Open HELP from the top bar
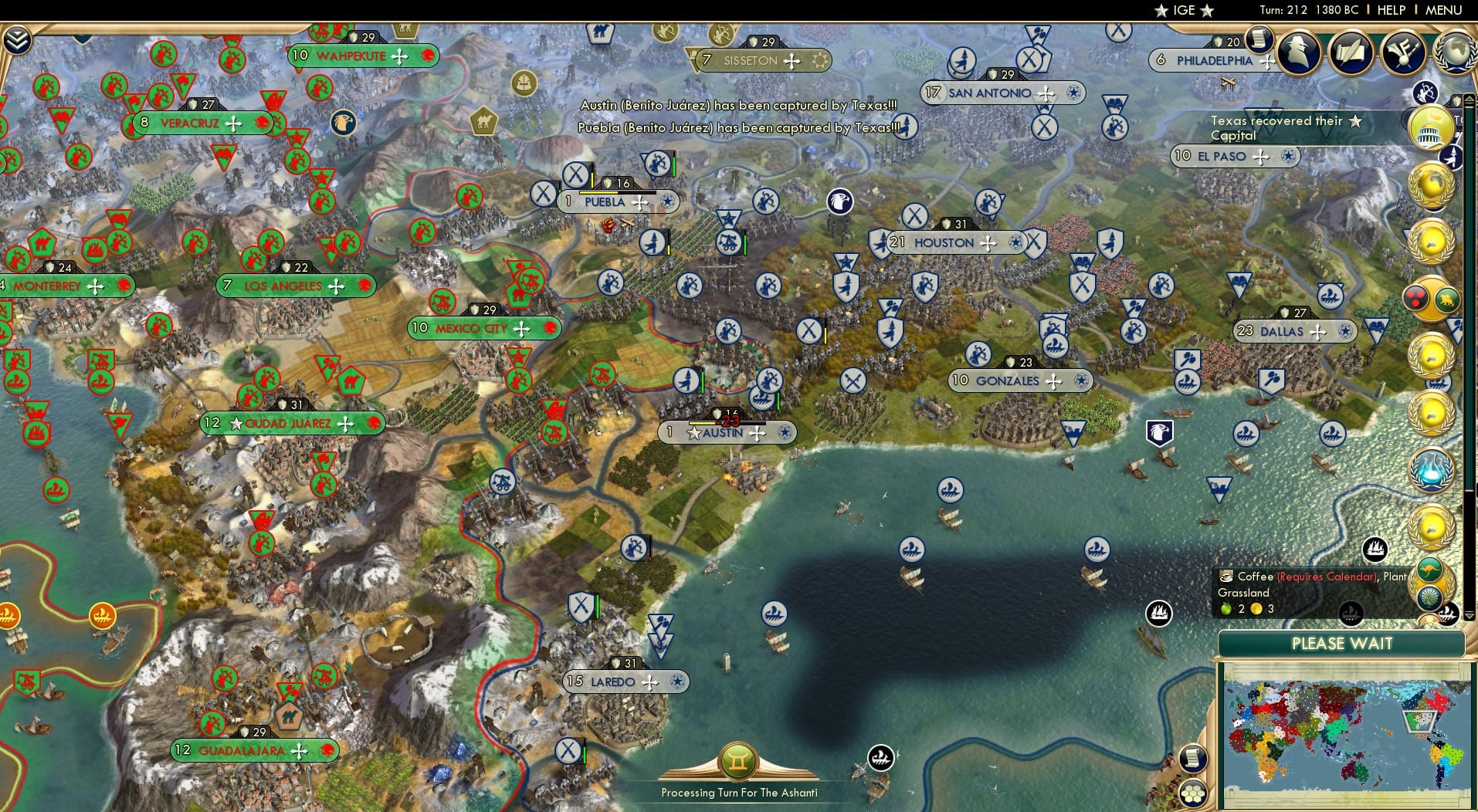 pos(1392,10)
